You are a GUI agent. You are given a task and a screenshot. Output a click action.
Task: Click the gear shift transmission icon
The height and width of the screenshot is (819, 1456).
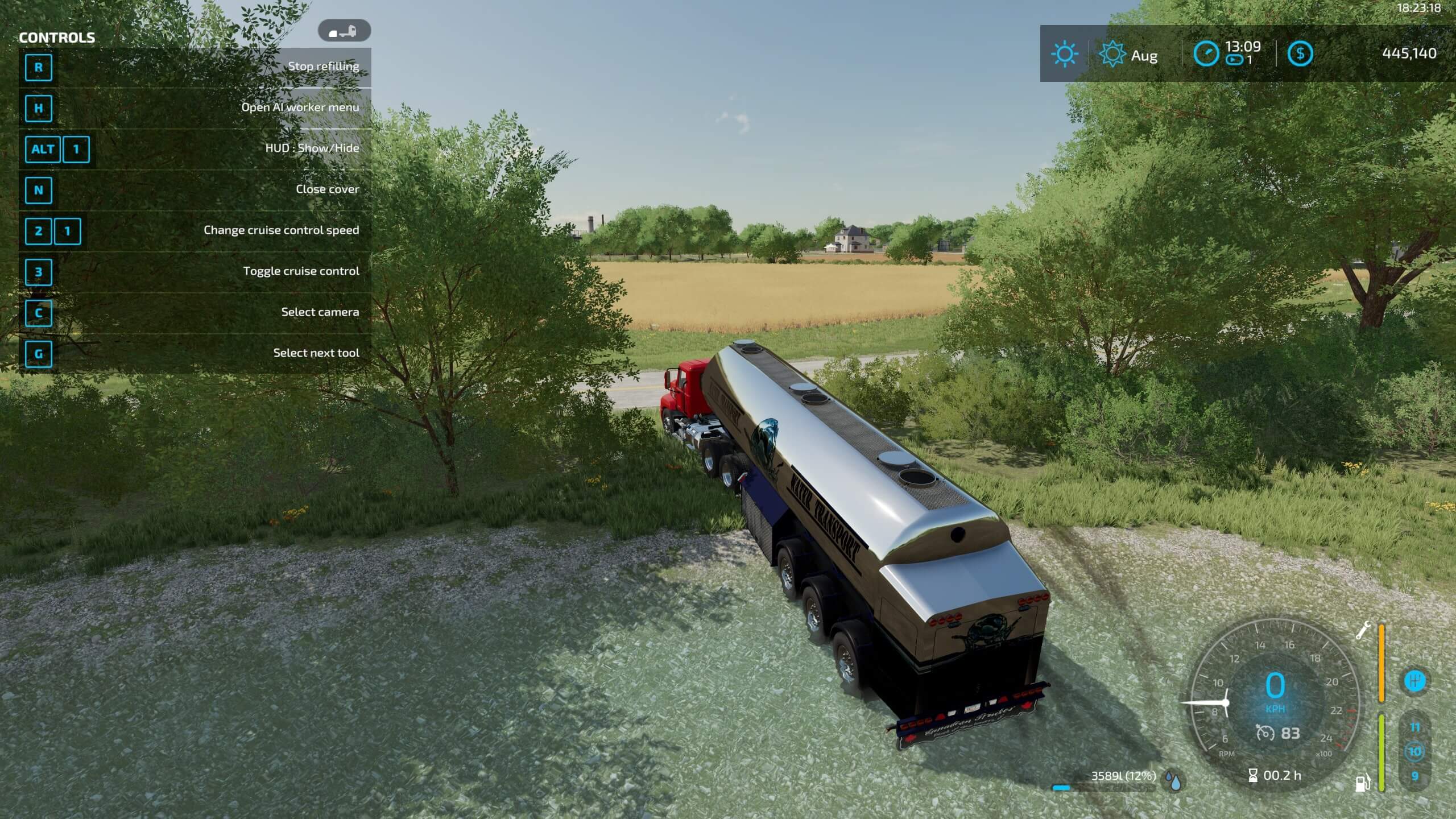[x=1414, y=681]
